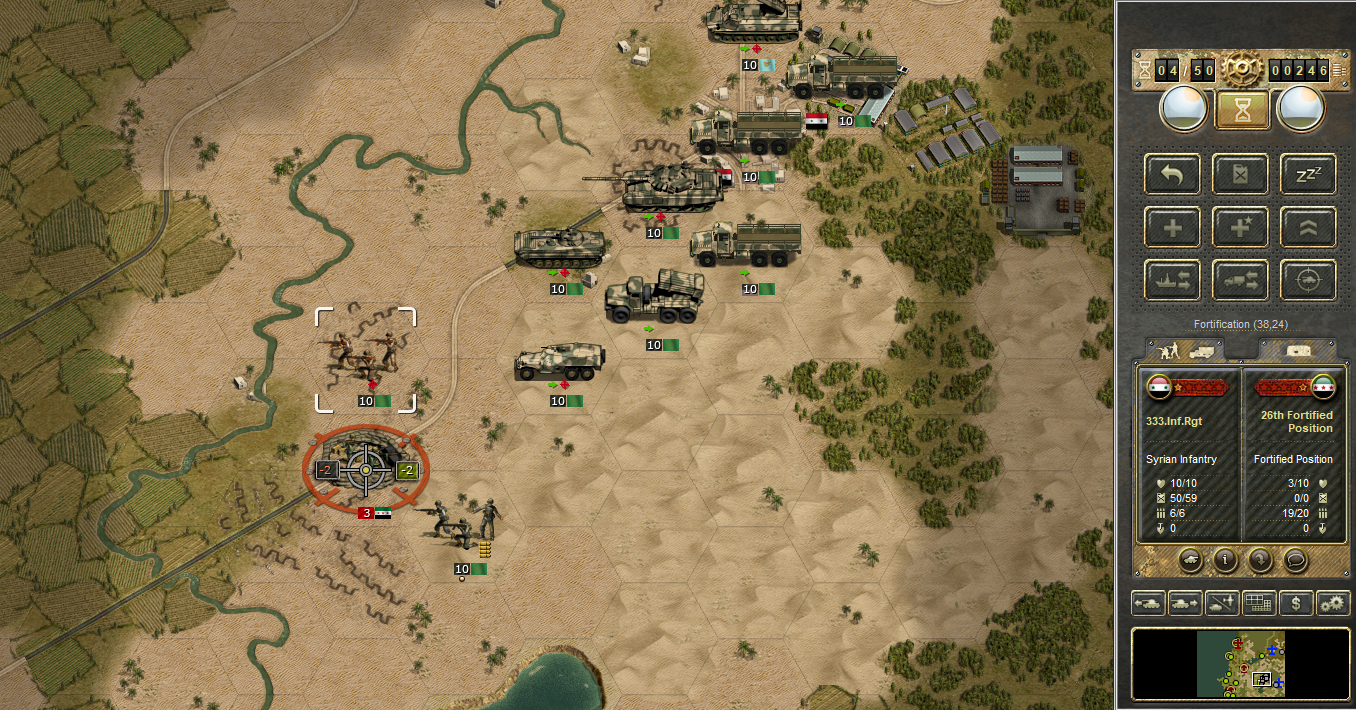Select elite reinforcements plus-star button
Viewport: 1356px width, 710px height.
1241,227
